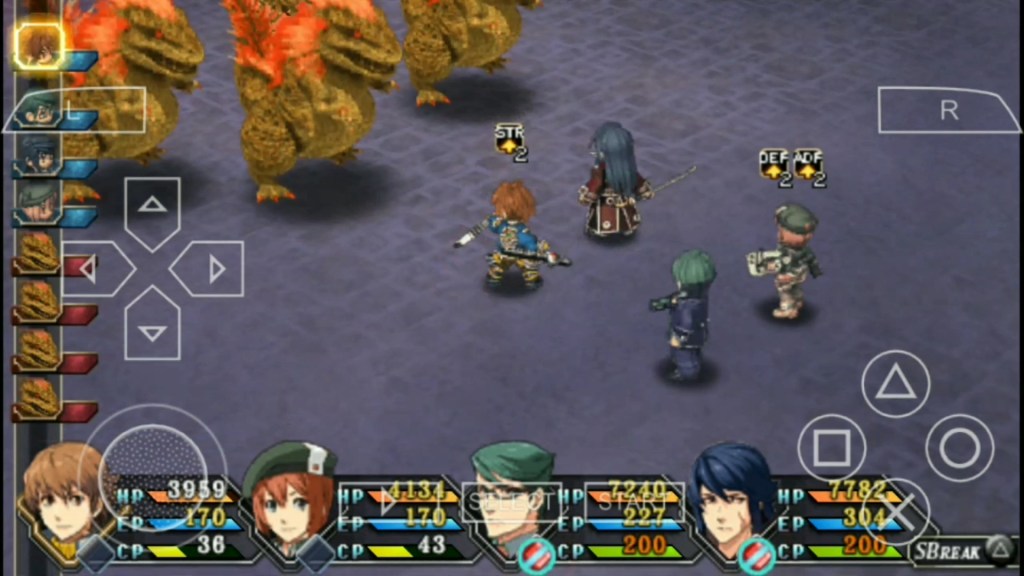Tap the emulator's circle touch button
The width and height of the screenshot is (1024, 576).
coord(959,448)
